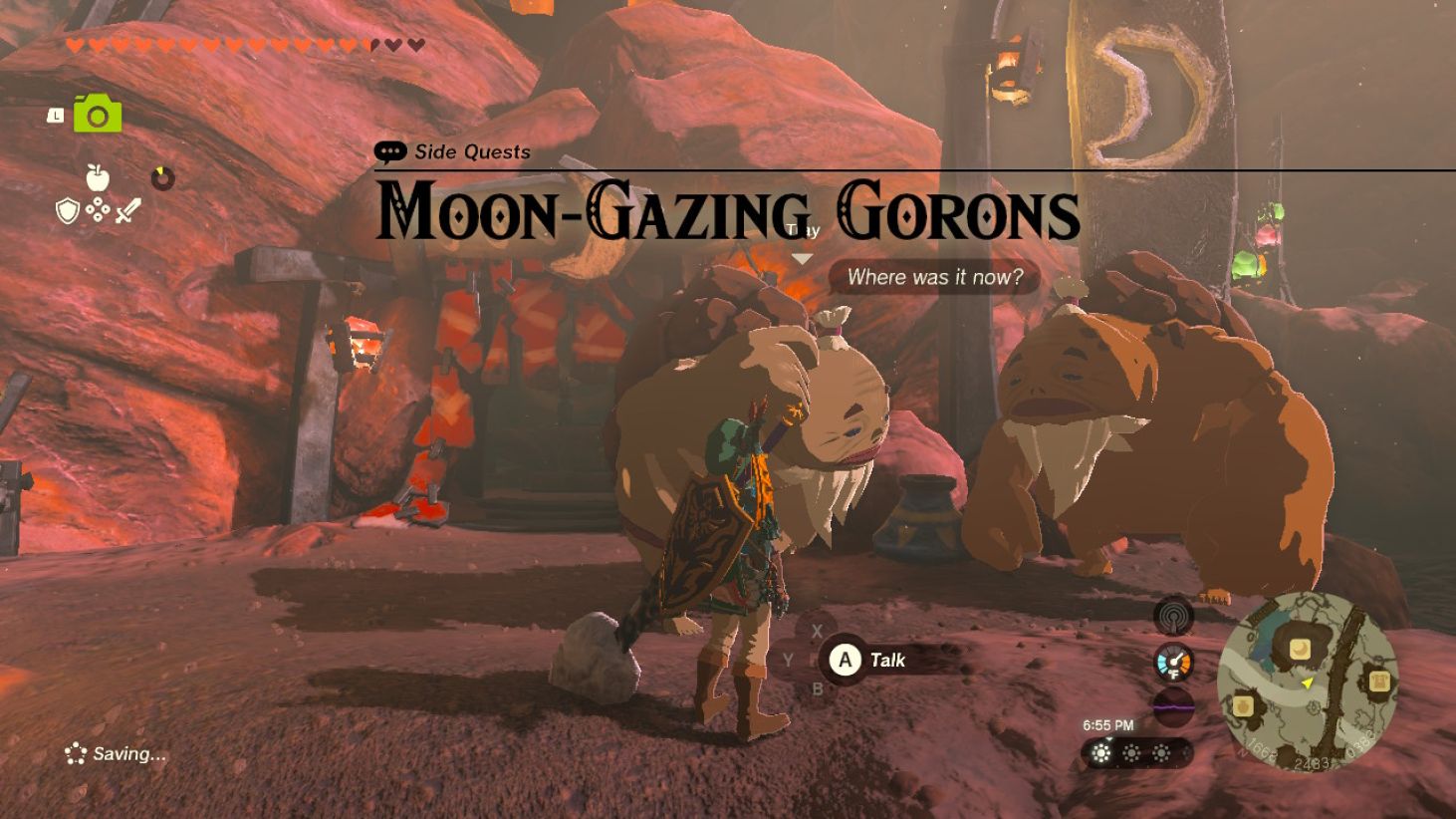Select the dialogue bubble 'Where was it now?'

[934, 278]
